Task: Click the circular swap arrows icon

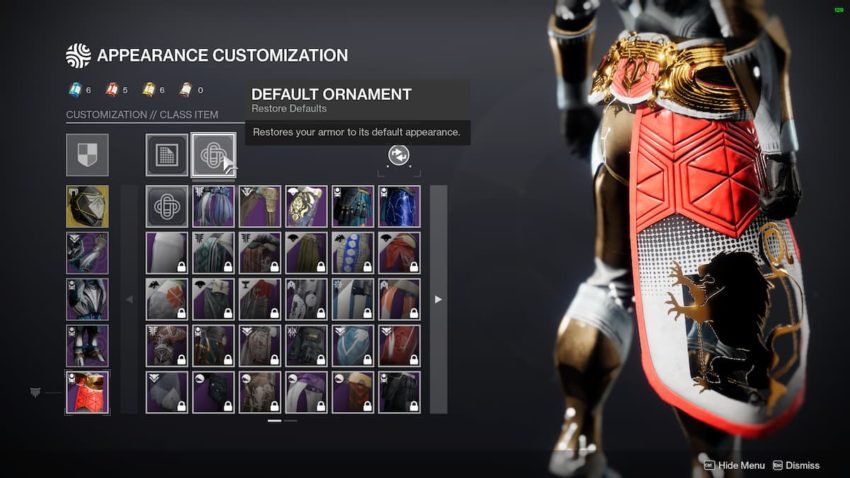Action: tap(398, 155)
